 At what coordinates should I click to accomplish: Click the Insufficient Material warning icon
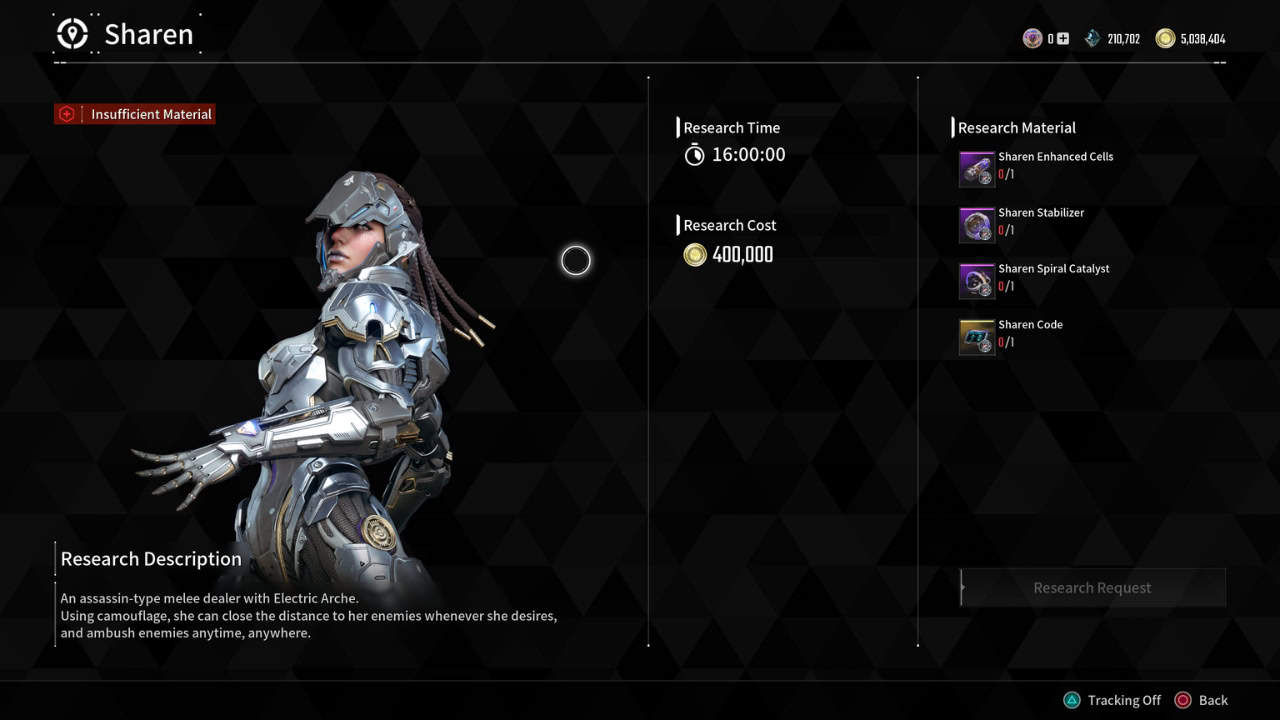click(x=67, y=113)
